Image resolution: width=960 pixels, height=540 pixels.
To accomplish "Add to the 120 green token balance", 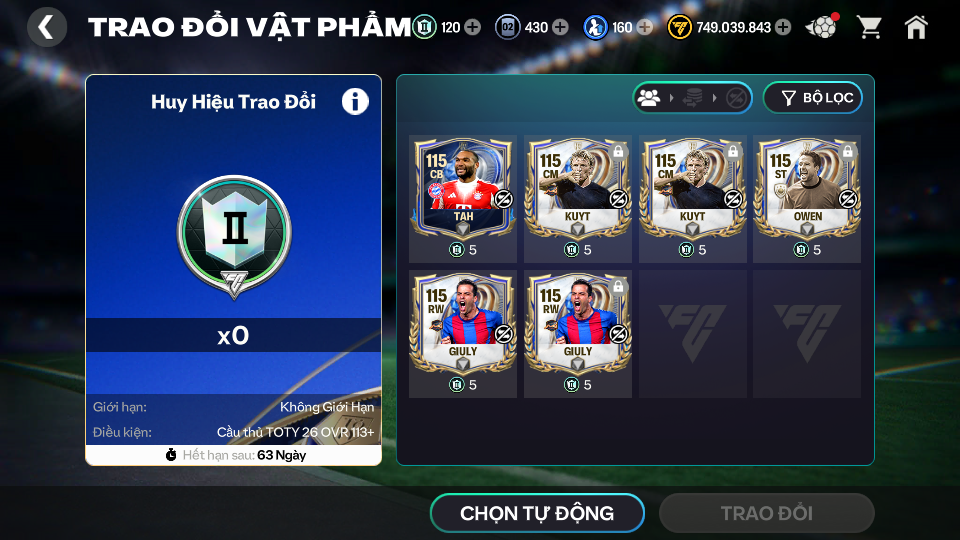I will click(472, 27).
